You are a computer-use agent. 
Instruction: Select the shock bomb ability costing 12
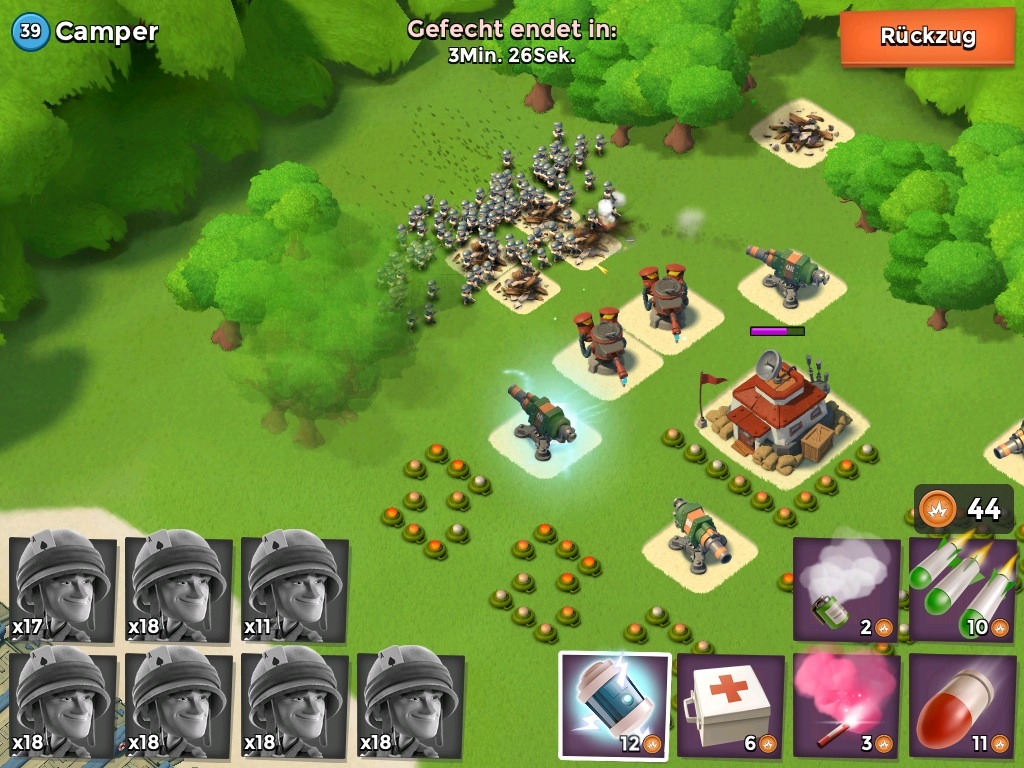tap(614, 705)
